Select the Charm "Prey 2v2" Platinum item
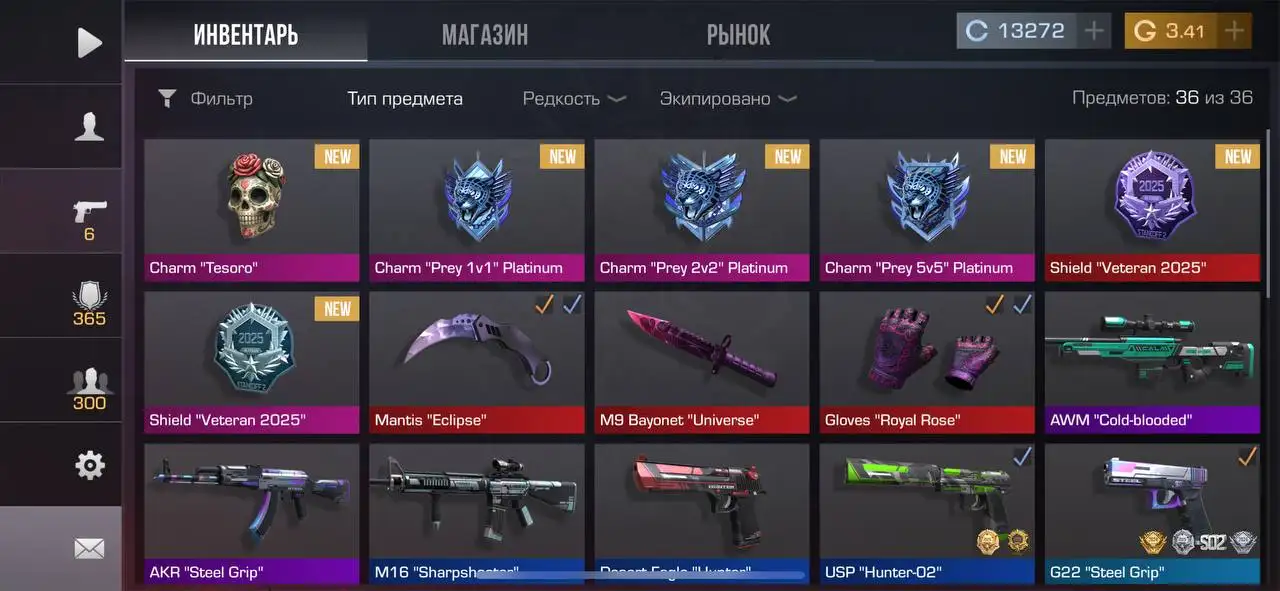This screenshot has height=591, width=1280. coord(701,210)
